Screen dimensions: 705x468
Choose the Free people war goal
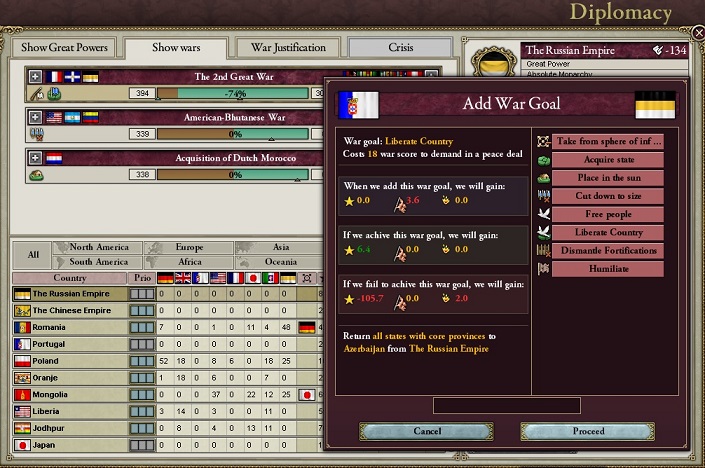(x=607, y=214)
